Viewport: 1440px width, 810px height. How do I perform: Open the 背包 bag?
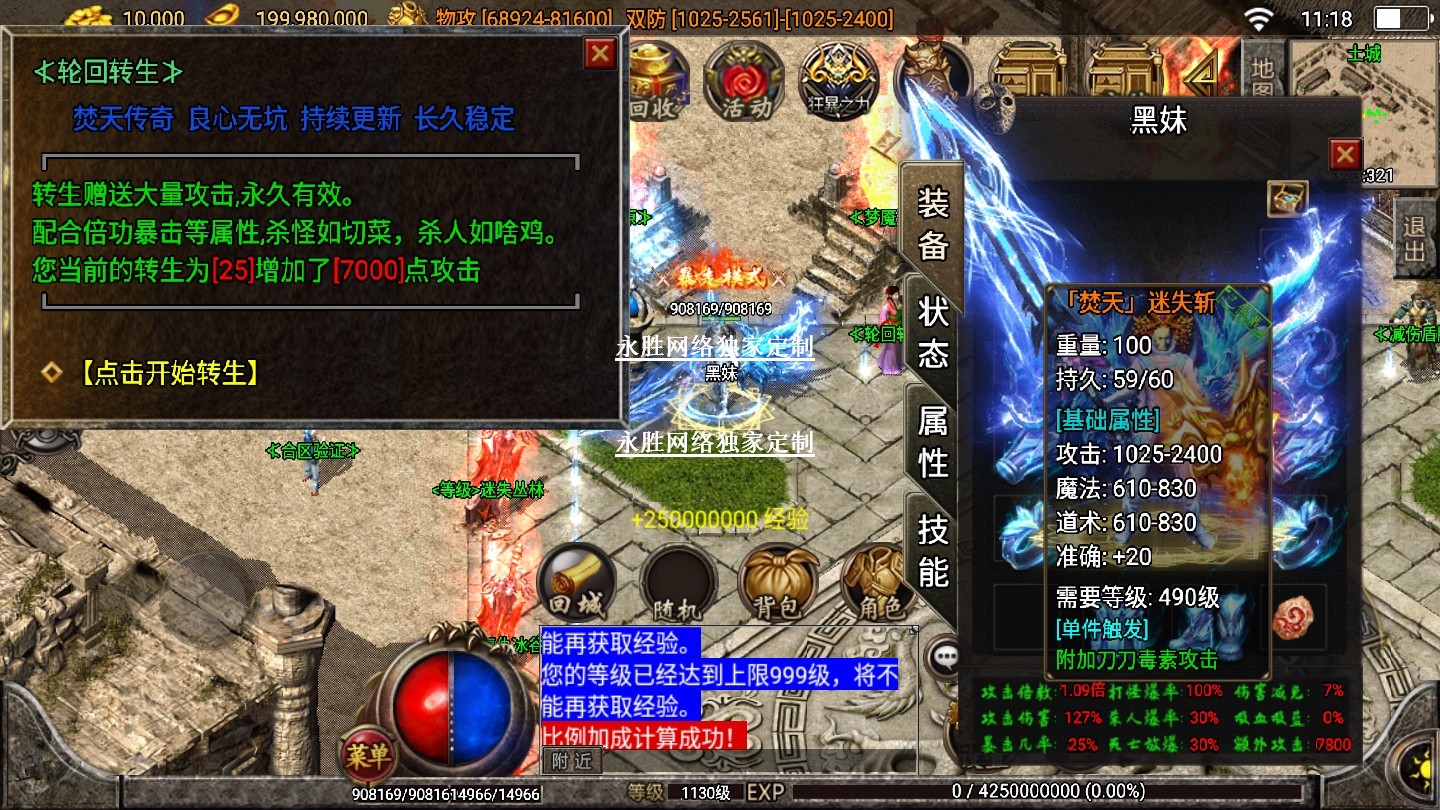click(x=778, y=583)
